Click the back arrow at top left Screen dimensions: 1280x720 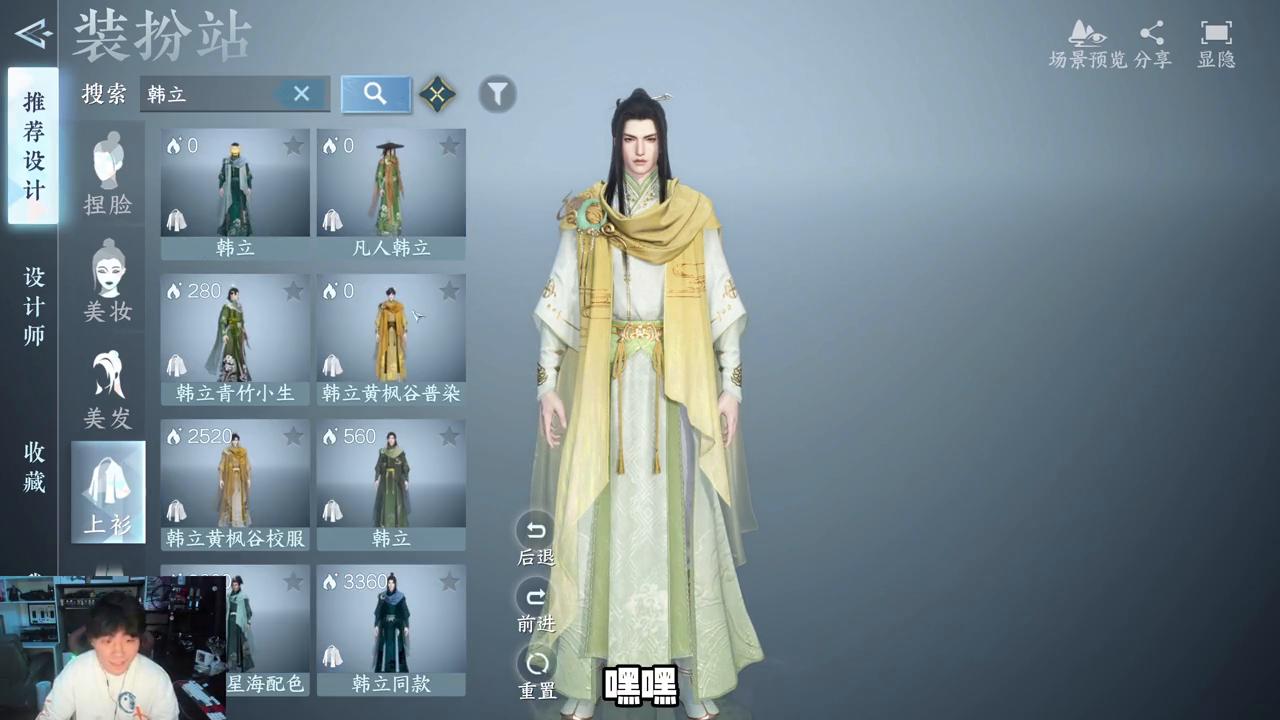(x=32, y=33)
